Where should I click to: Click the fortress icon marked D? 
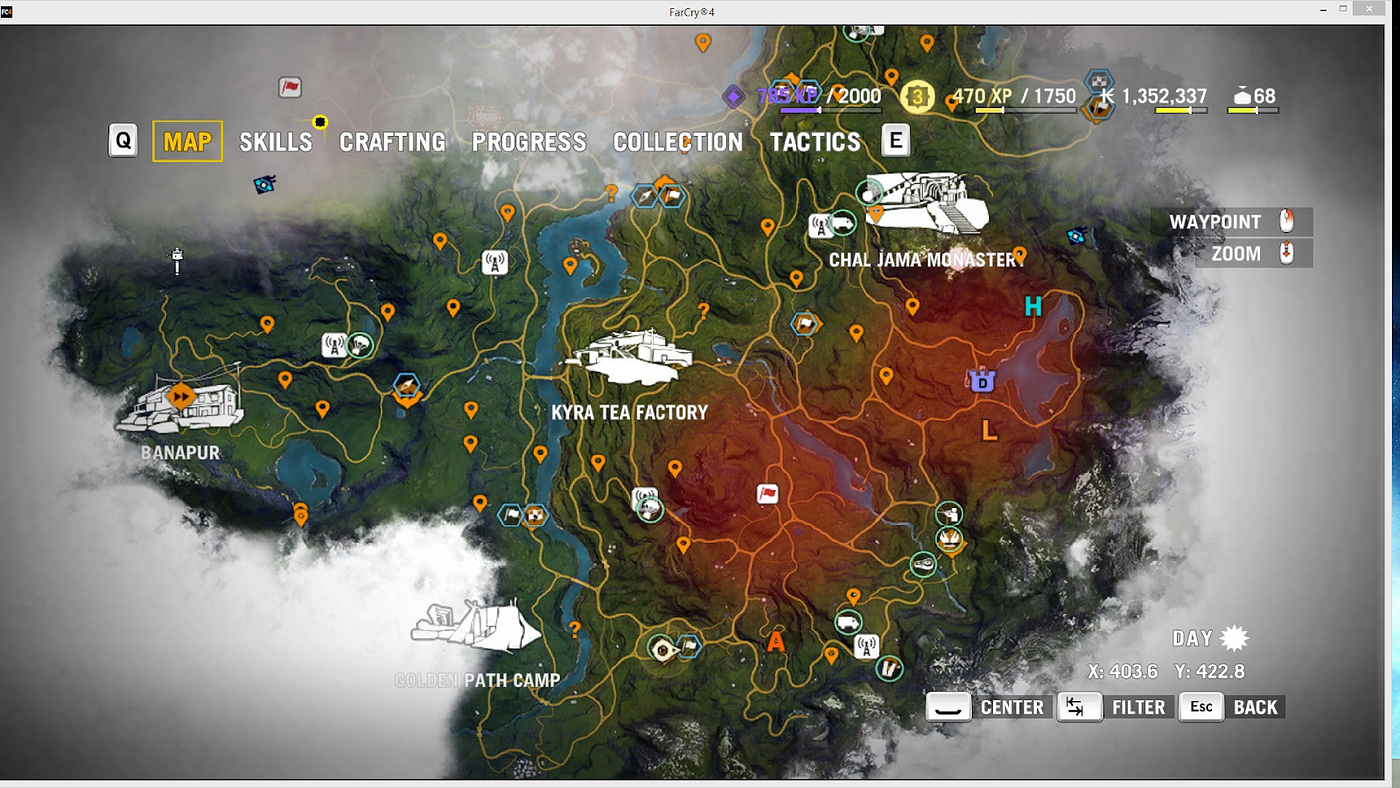point(981,381)
